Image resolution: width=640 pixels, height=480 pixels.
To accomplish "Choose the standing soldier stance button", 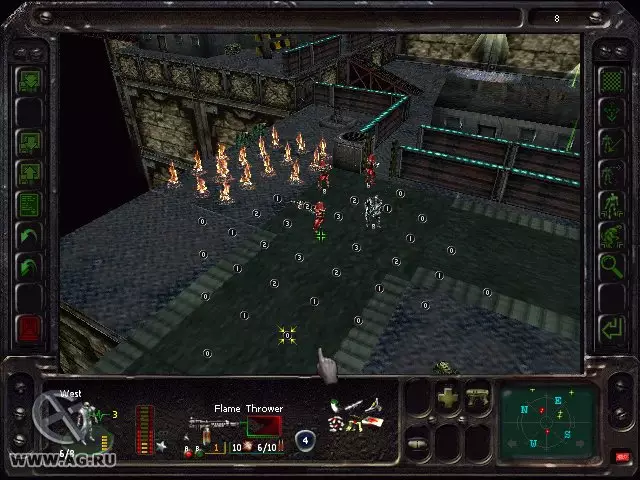I will click(609, 204).
